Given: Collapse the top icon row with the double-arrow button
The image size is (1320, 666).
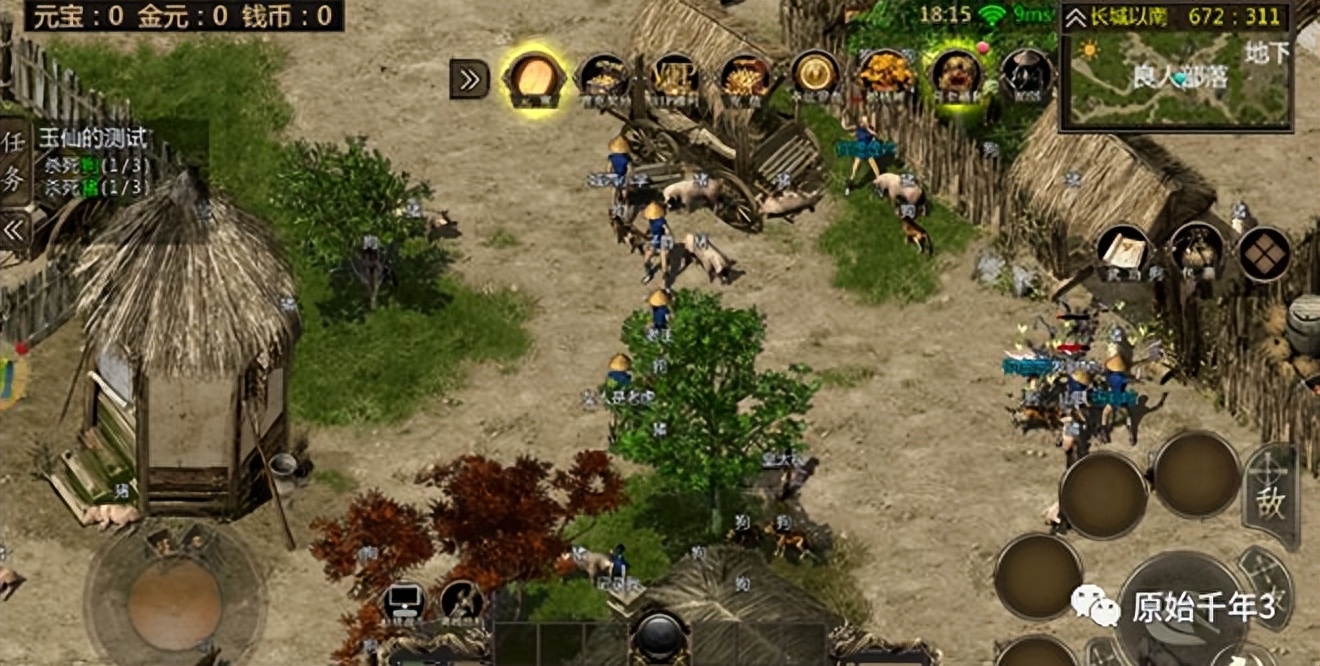Looking at the screenshot, I should point(469,79).
